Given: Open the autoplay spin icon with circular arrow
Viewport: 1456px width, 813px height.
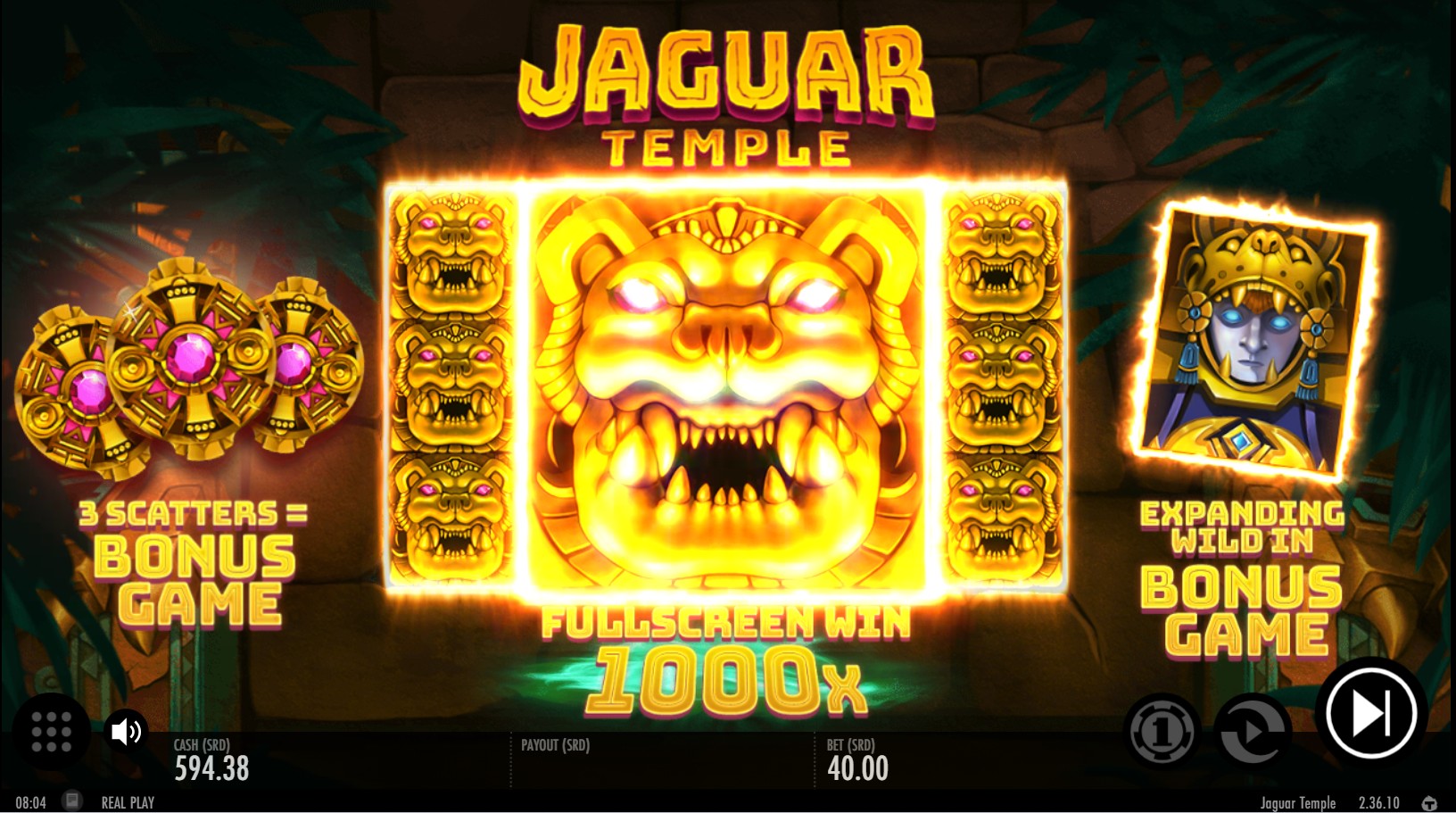Looking at the screenshot, I should pyautogui.click(x=1253, y=732).
